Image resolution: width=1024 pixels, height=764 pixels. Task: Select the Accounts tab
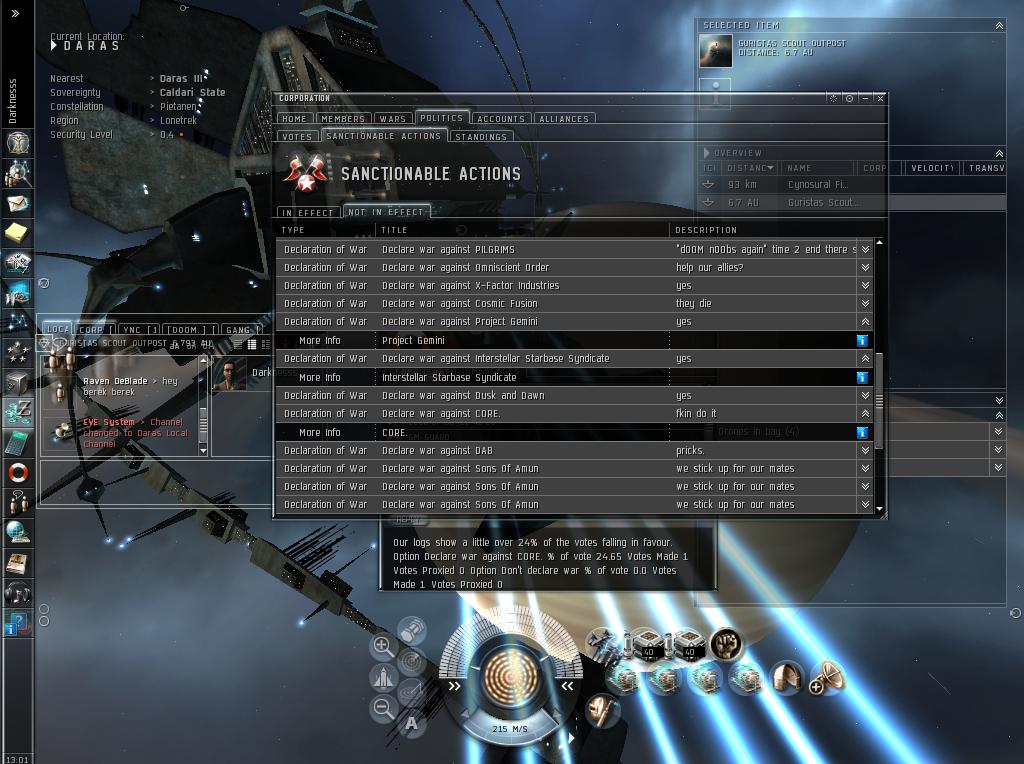click(501, 118)
